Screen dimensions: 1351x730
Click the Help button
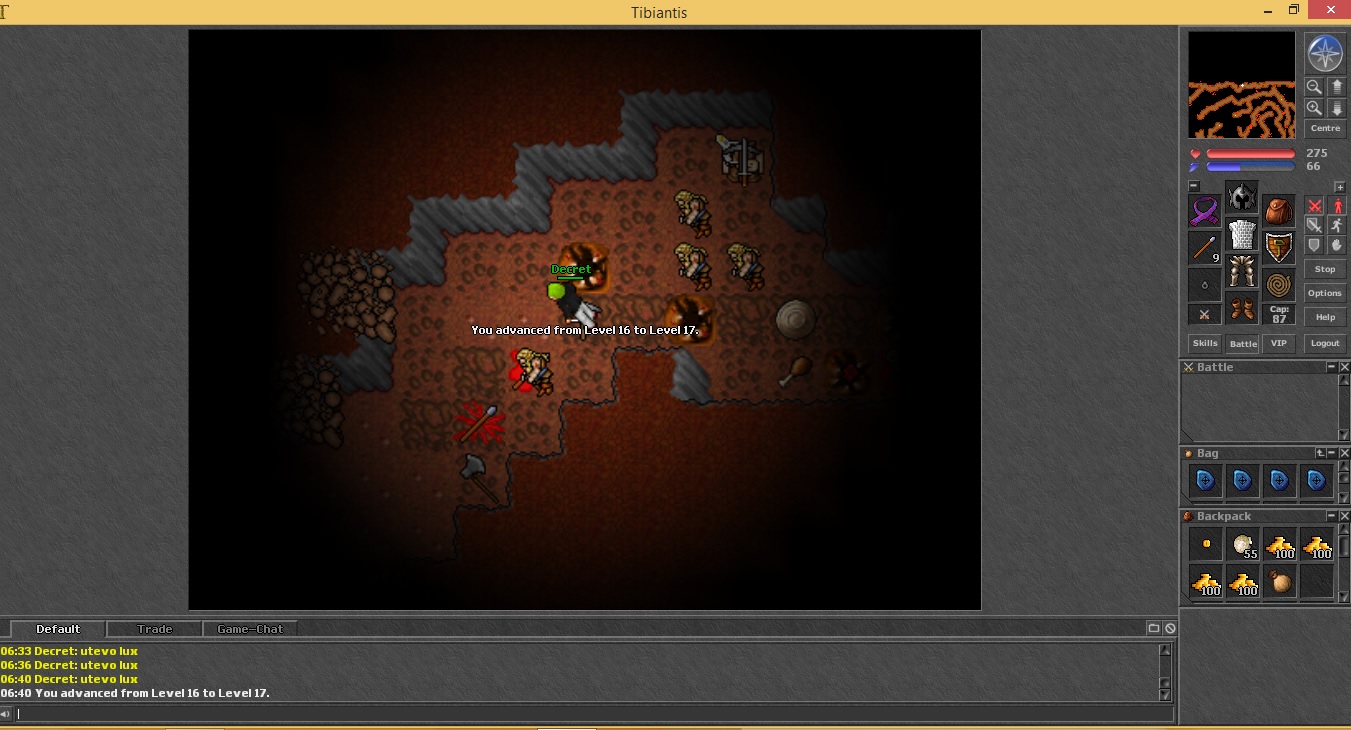(1325, 317)
